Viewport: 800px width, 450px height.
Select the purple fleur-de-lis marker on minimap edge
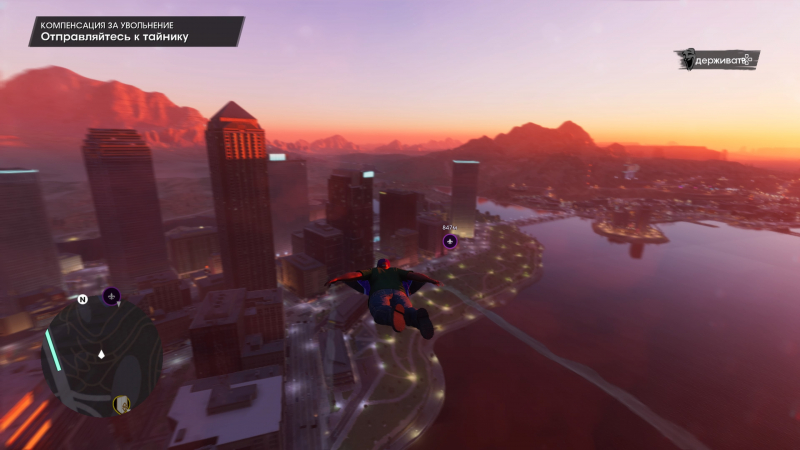click(111, 296)
